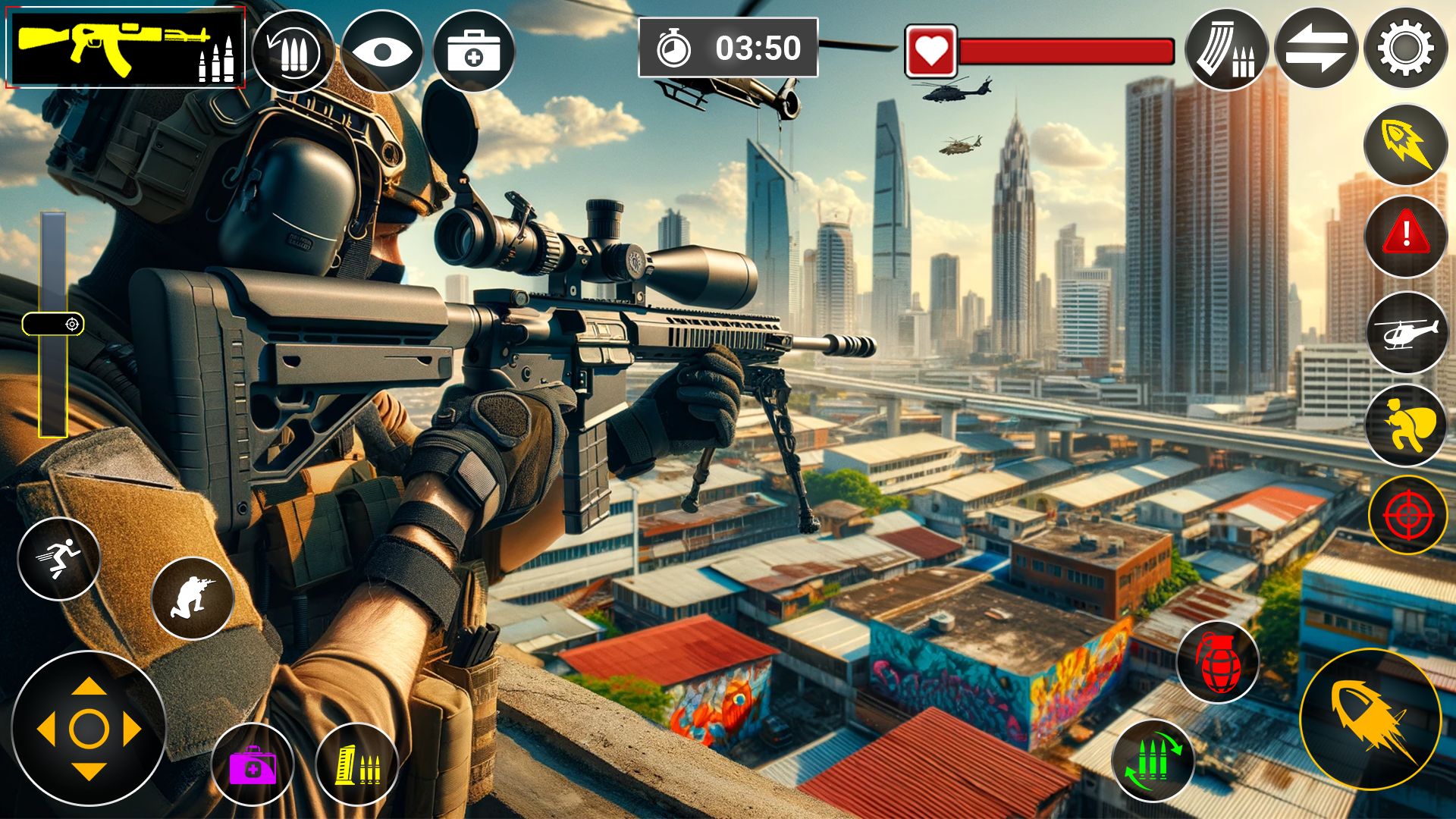
Task: Switch to the kneeling crouch stance
Action: [193, 598]
